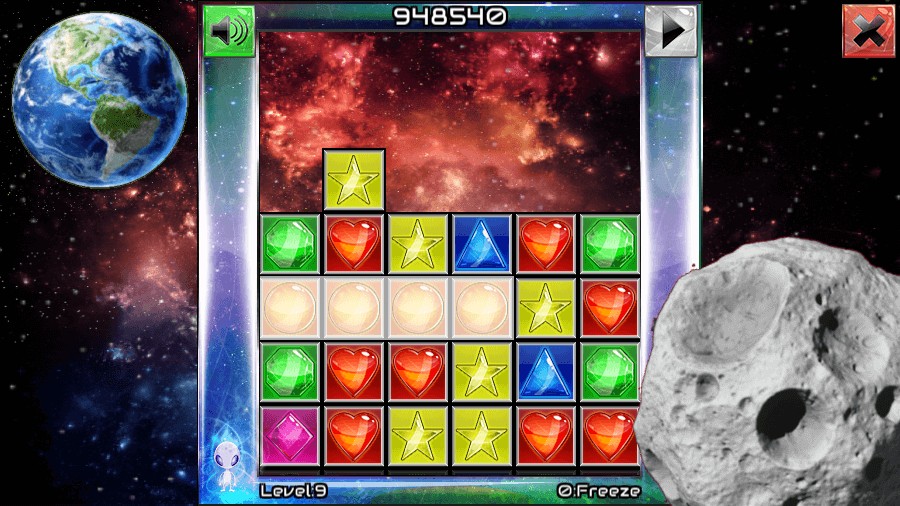Select the lone yellow star tile above the grid

(354, 180)
